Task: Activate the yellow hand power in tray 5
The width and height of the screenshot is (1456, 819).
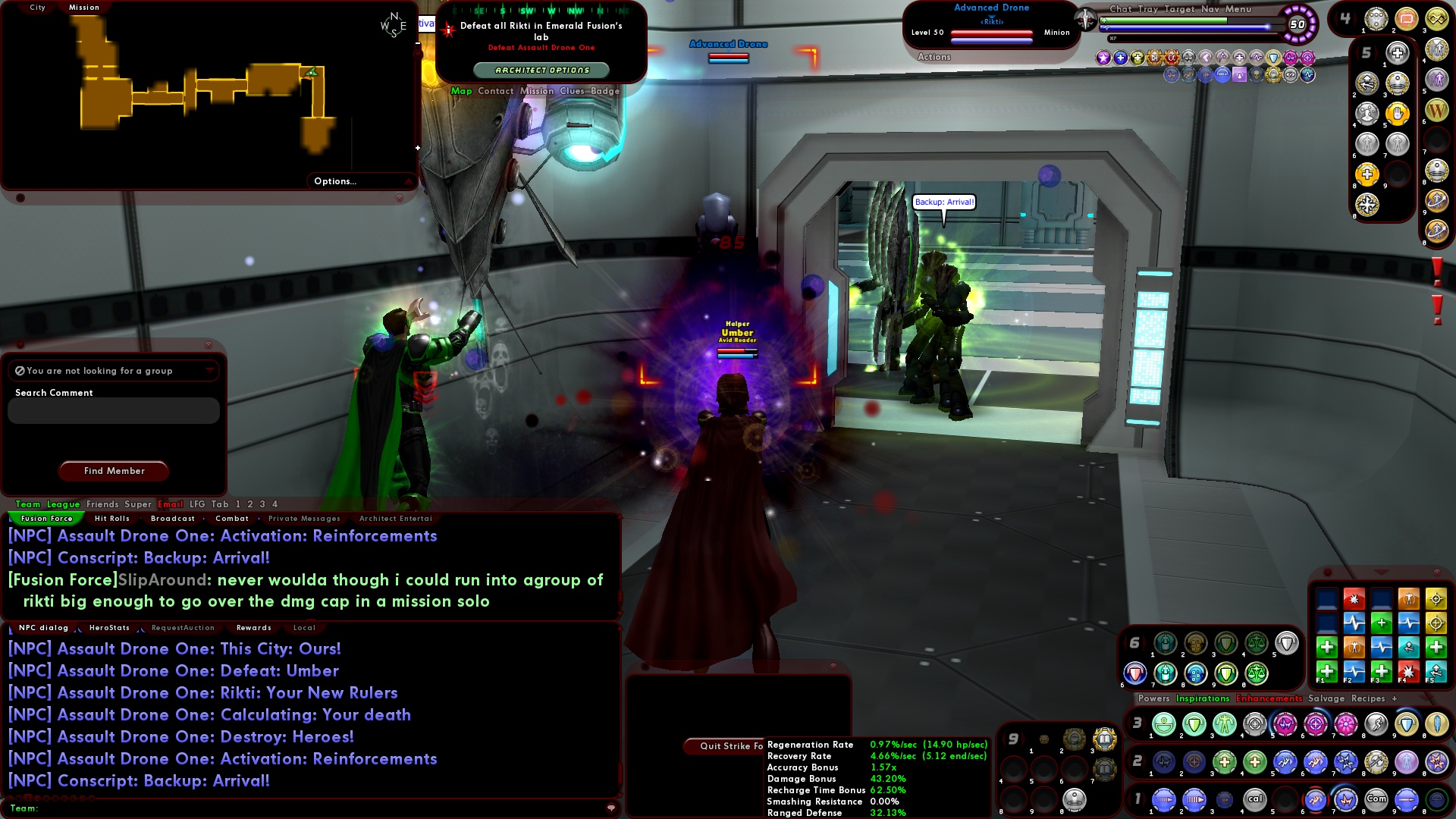Action: 1398,114
